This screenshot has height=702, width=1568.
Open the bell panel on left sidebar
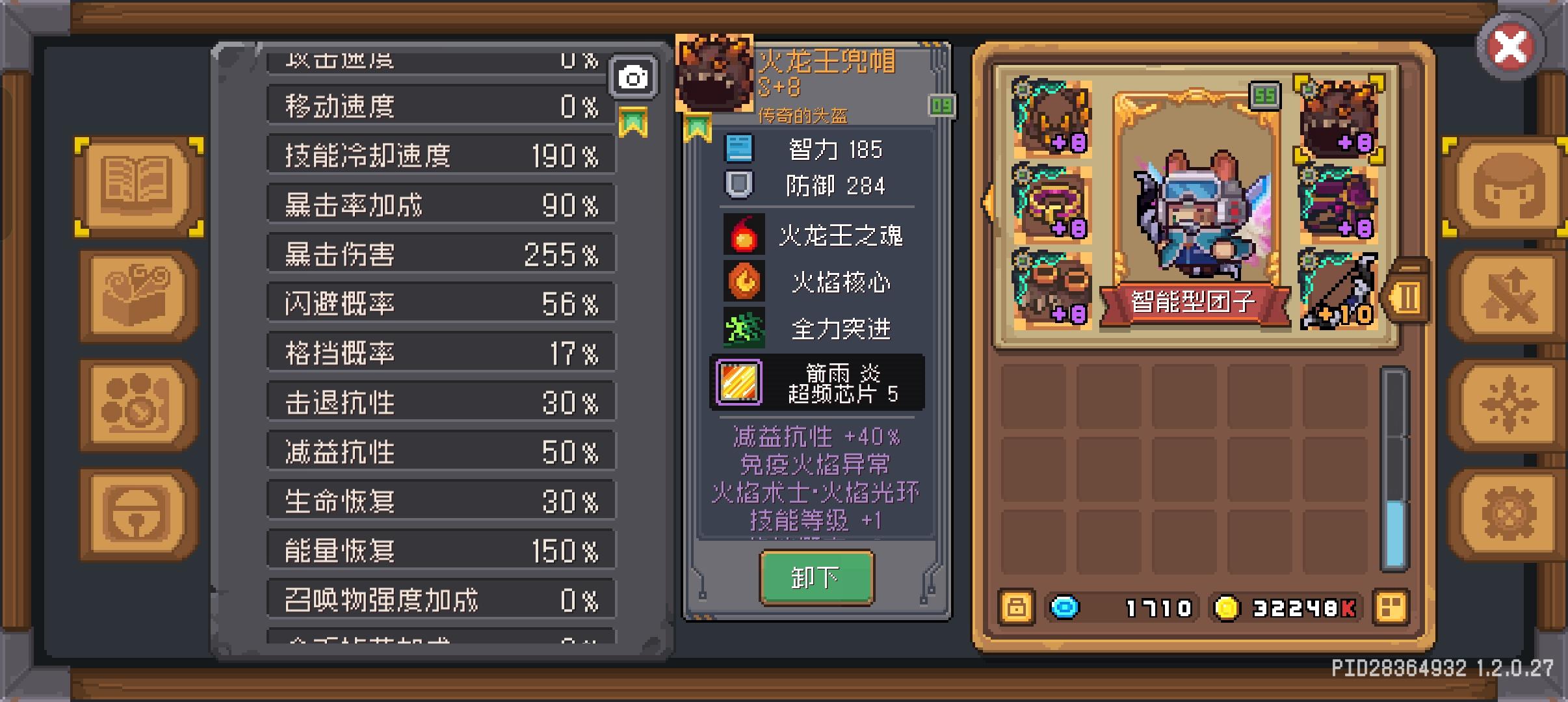136,513
